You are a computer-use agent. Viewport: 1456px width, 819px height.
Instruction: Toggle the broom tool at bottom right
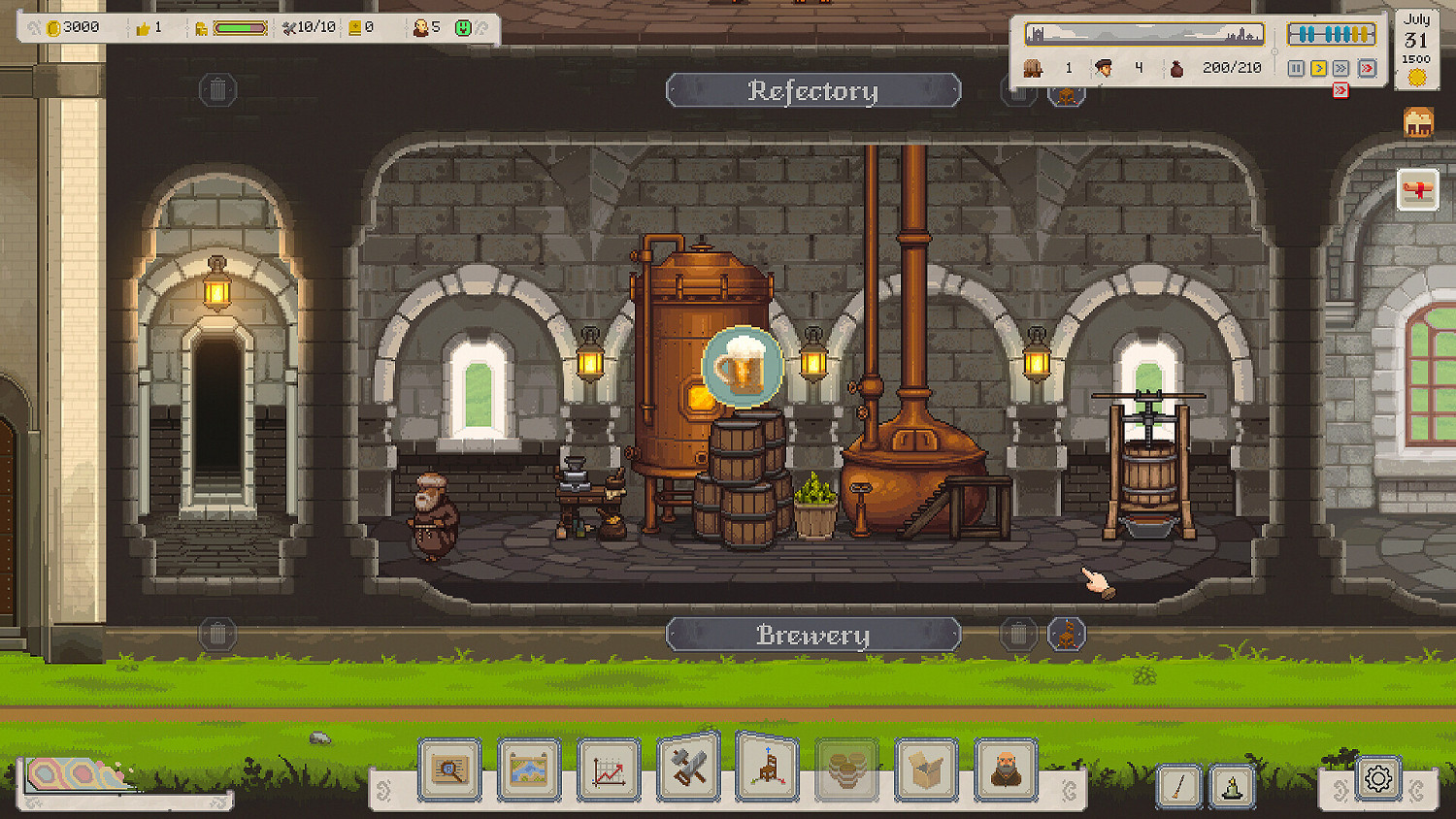pyautogui.click(x=1177, y=786)
